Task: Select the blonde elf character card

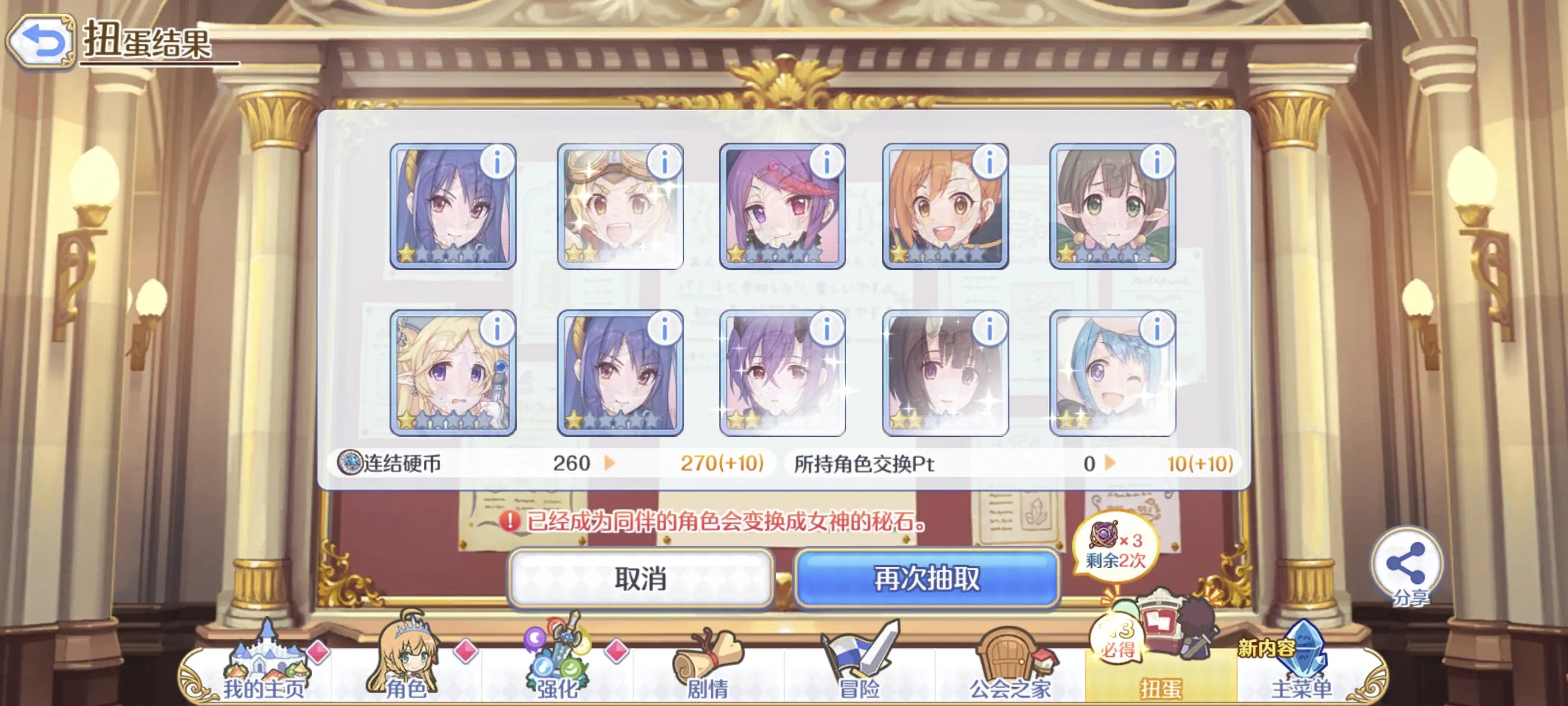Action: (x=452, y=373)
